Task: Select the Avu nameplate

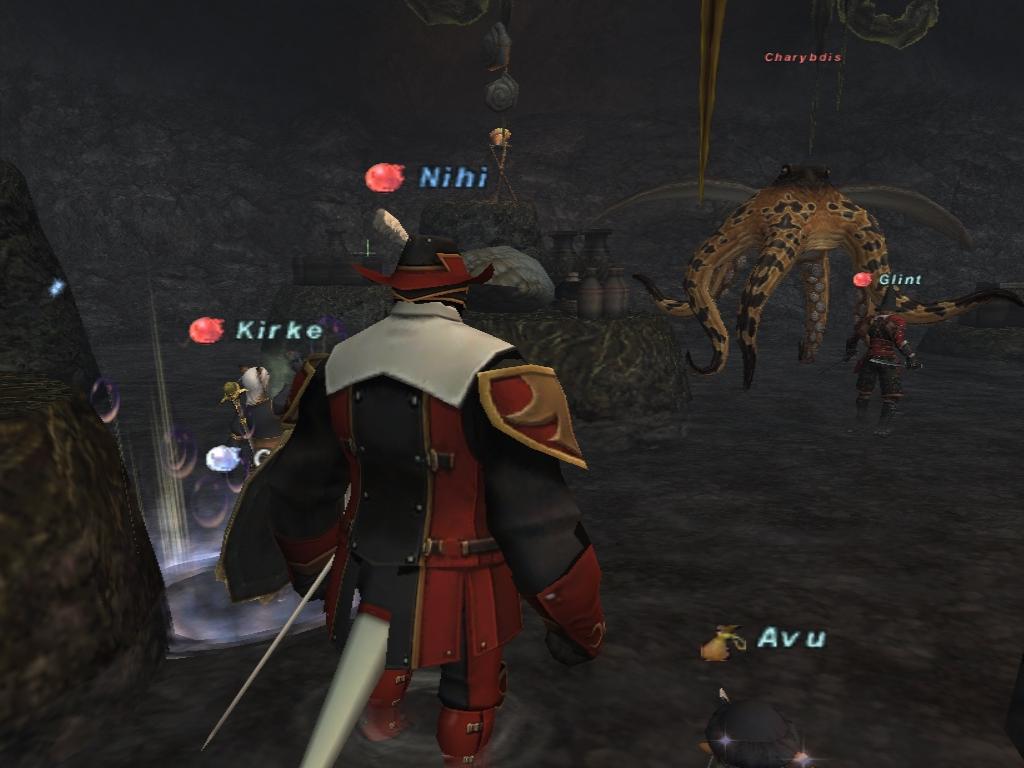Action: [x=791, y=638]
